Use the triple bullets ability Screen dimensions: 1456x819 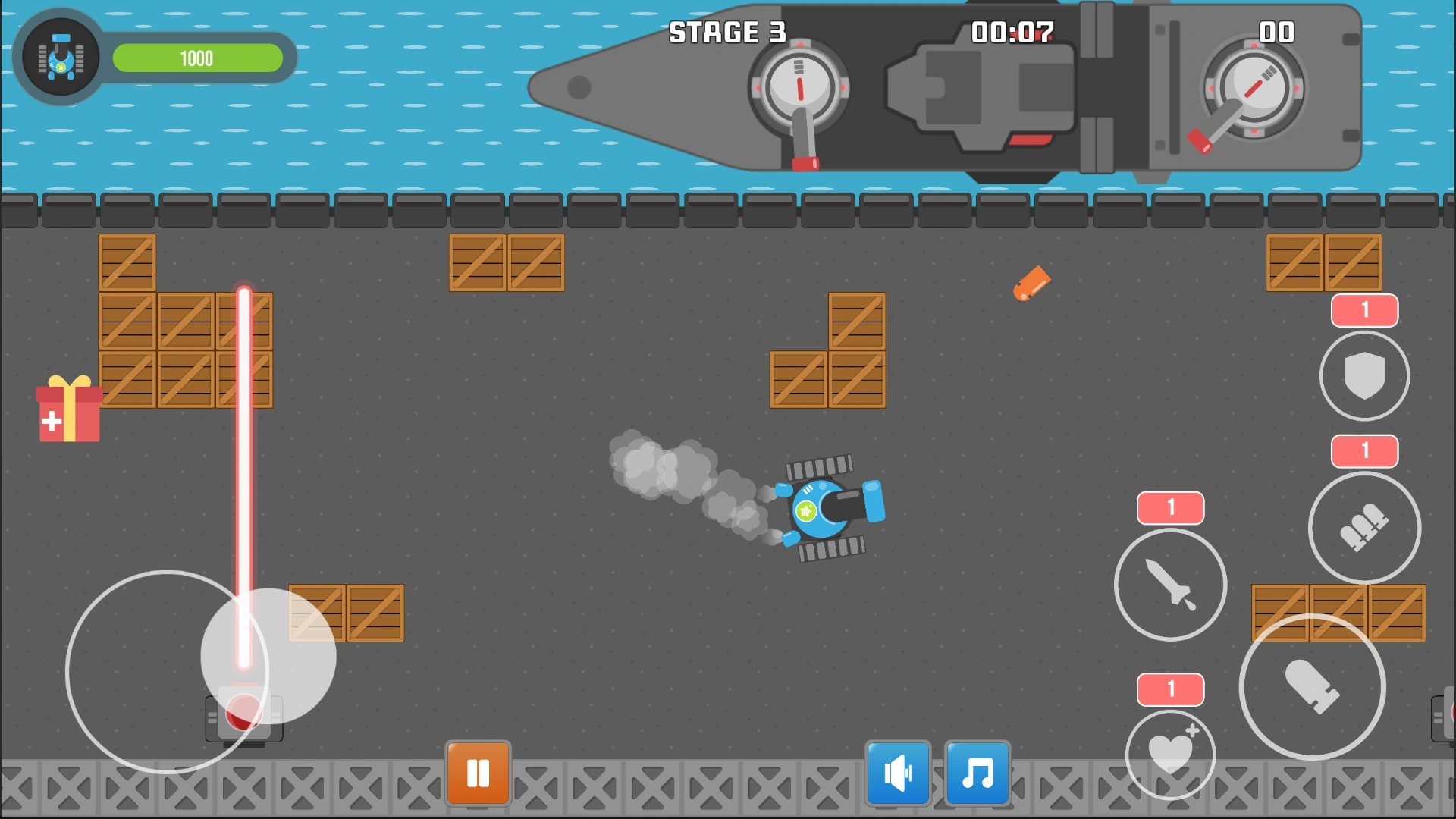pos(1364,527)
